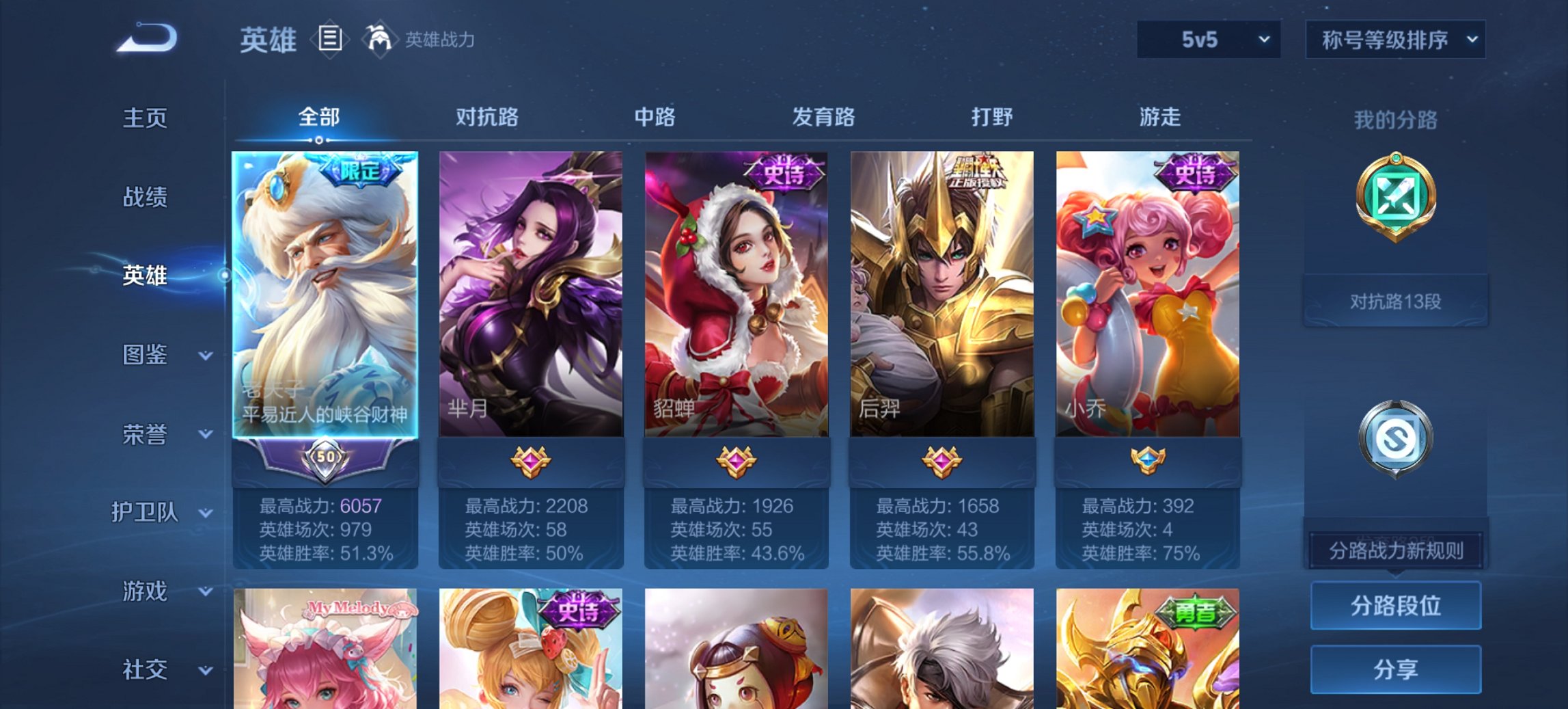Click the 分路段位 button
The image size is (1568, 709).
[1395, 605]
